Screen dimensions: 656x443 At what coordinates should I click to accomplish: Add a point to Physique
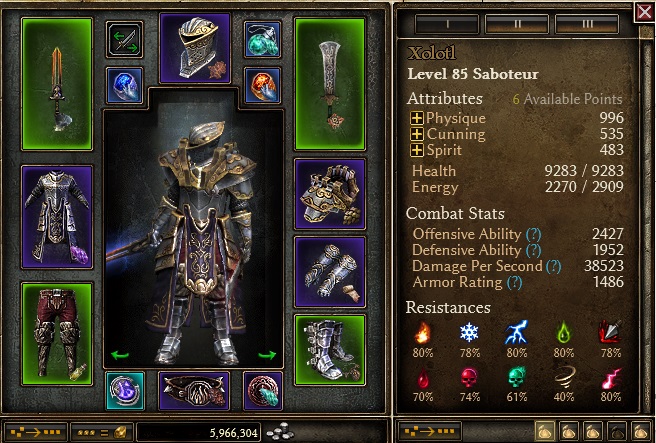(x=416, y=119)
